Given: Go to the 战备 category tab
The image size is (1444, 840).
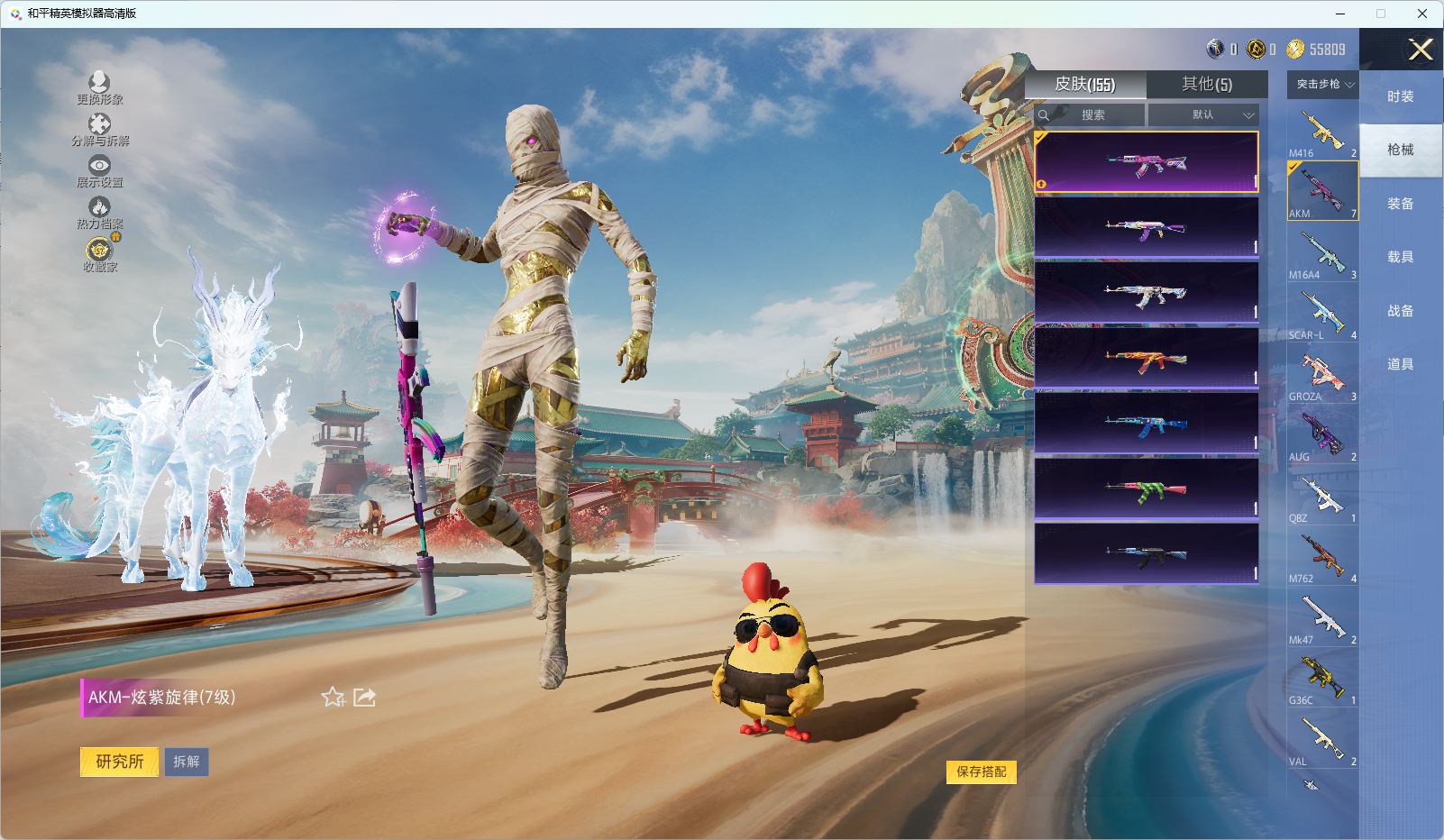Looking at the screenshot, I should [1400, 311].
